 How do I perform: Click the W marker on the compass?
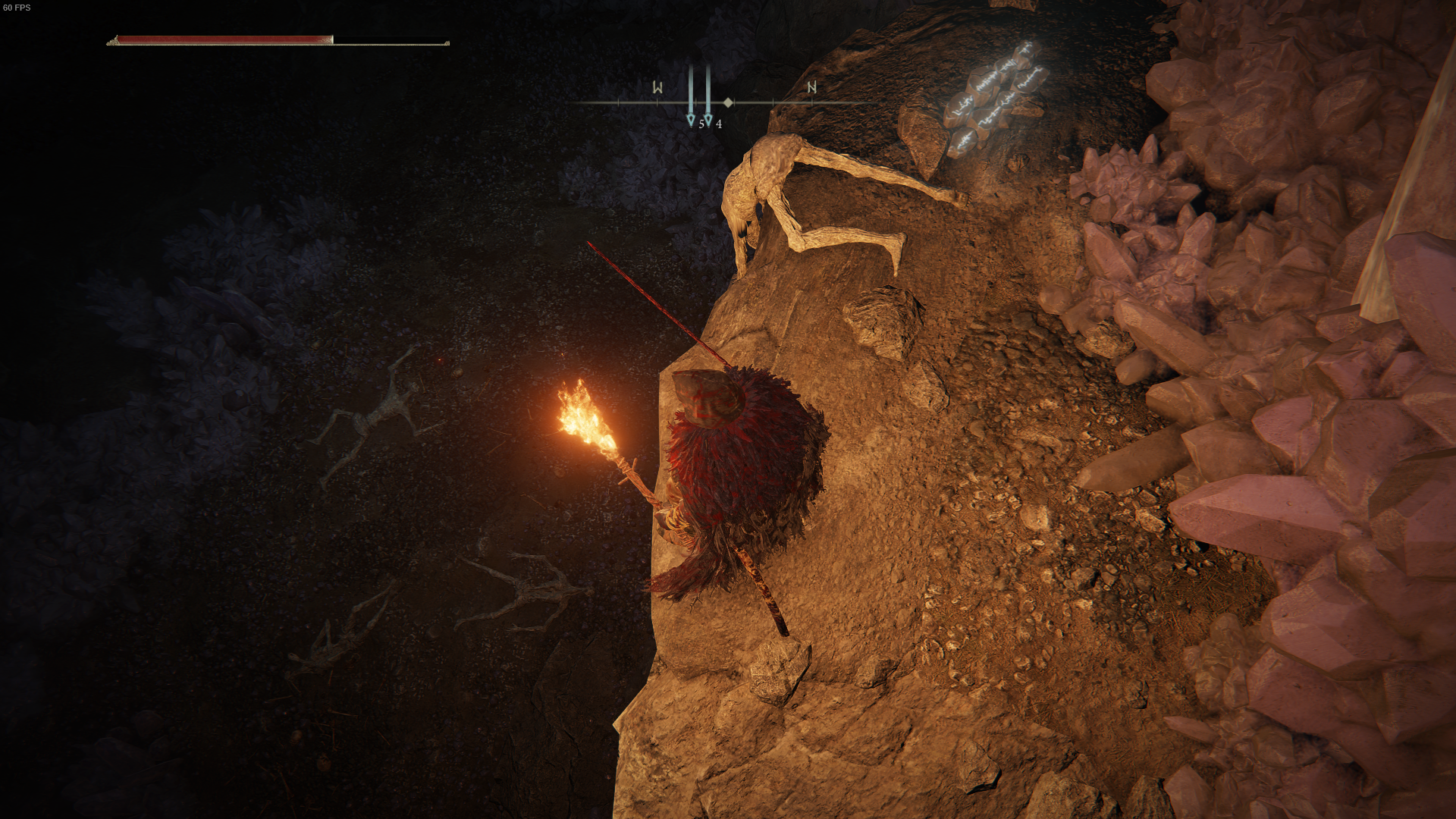657,87
